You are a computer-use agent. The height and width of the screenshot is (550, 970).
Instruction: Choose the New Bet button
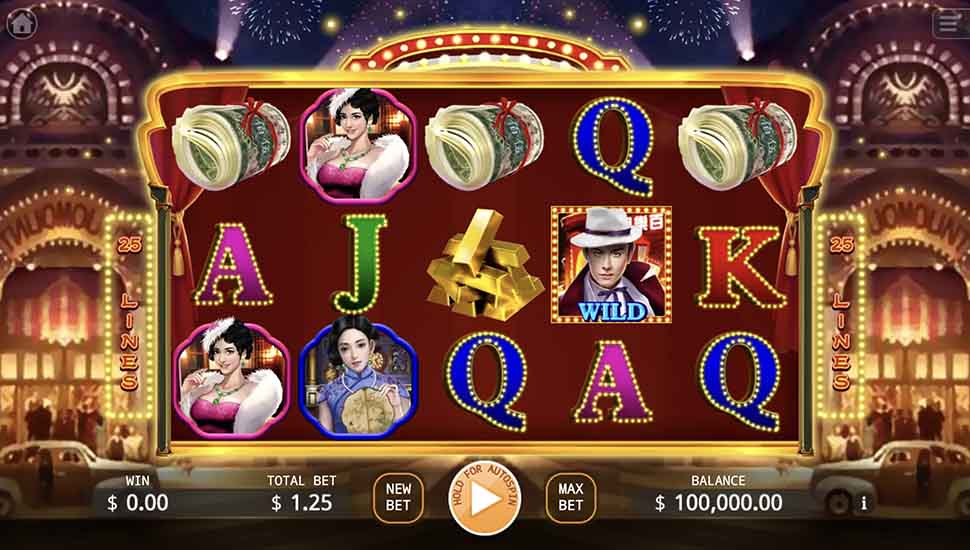point(398,498)
